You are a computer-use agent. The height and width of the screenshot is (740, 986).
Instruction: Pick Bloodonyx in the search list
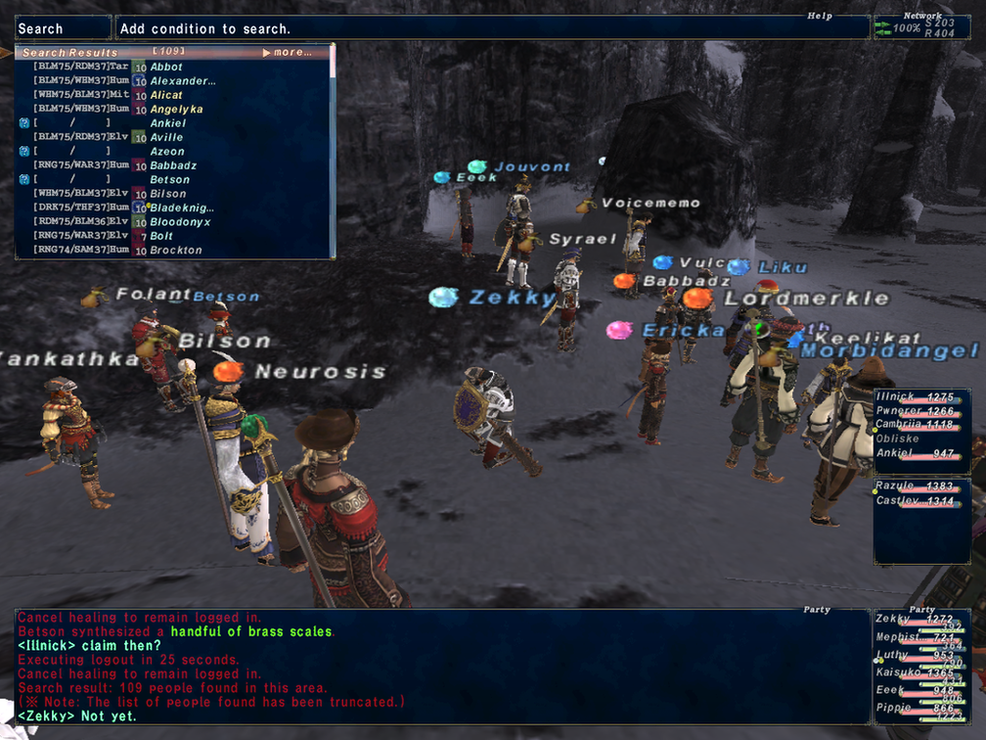[x=181, y=221]
